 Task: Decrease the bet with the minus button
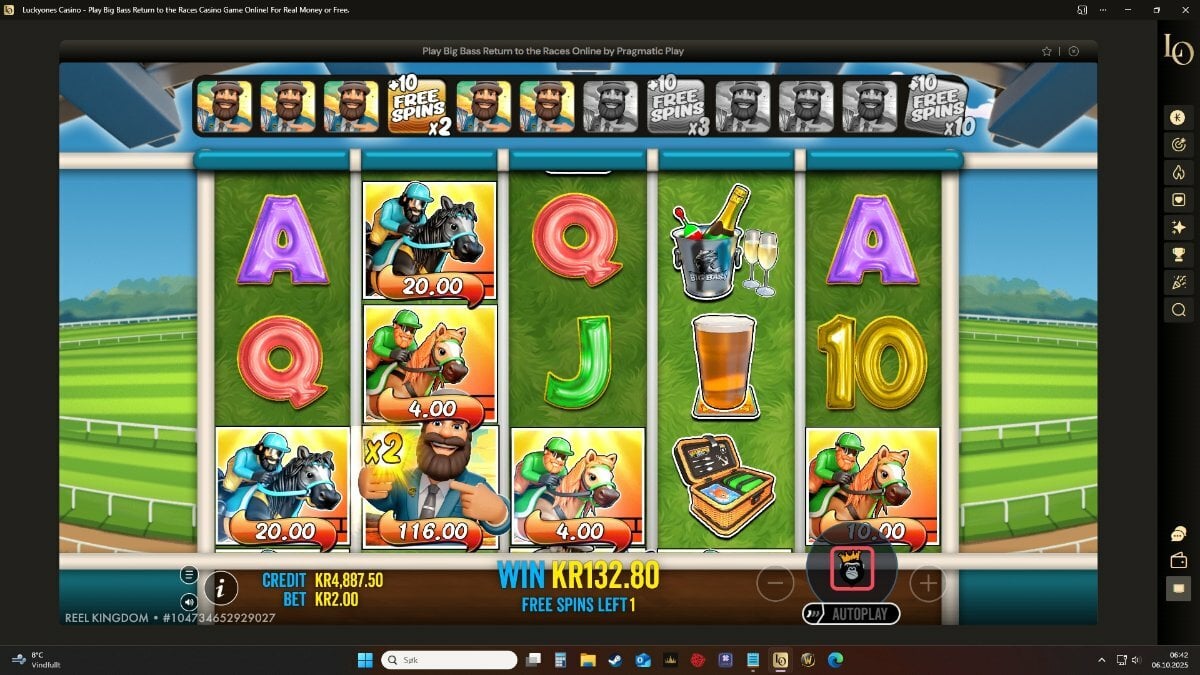775,583
